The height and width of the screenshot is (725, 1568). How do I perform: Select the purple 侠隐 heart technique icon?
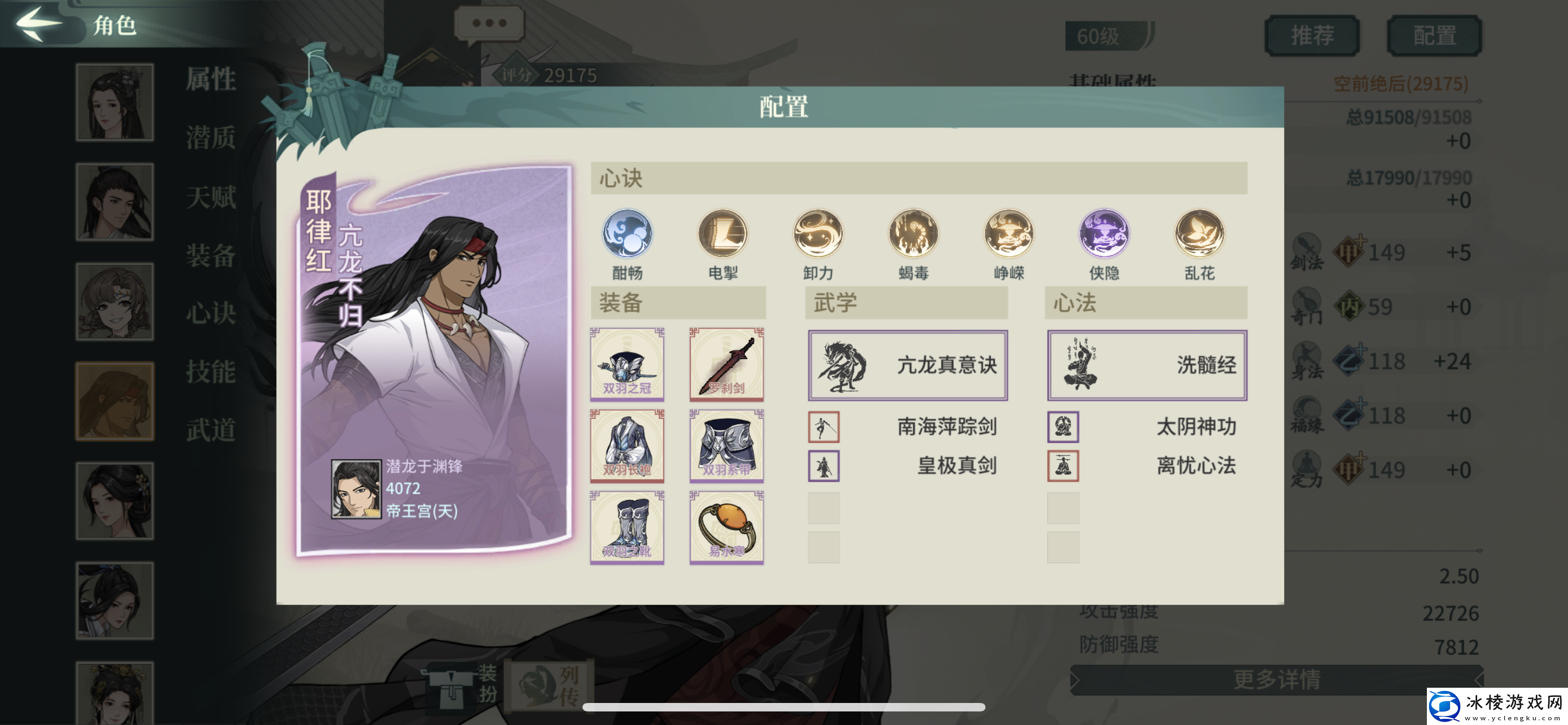pyautogui.click(x=1102, y=234)
